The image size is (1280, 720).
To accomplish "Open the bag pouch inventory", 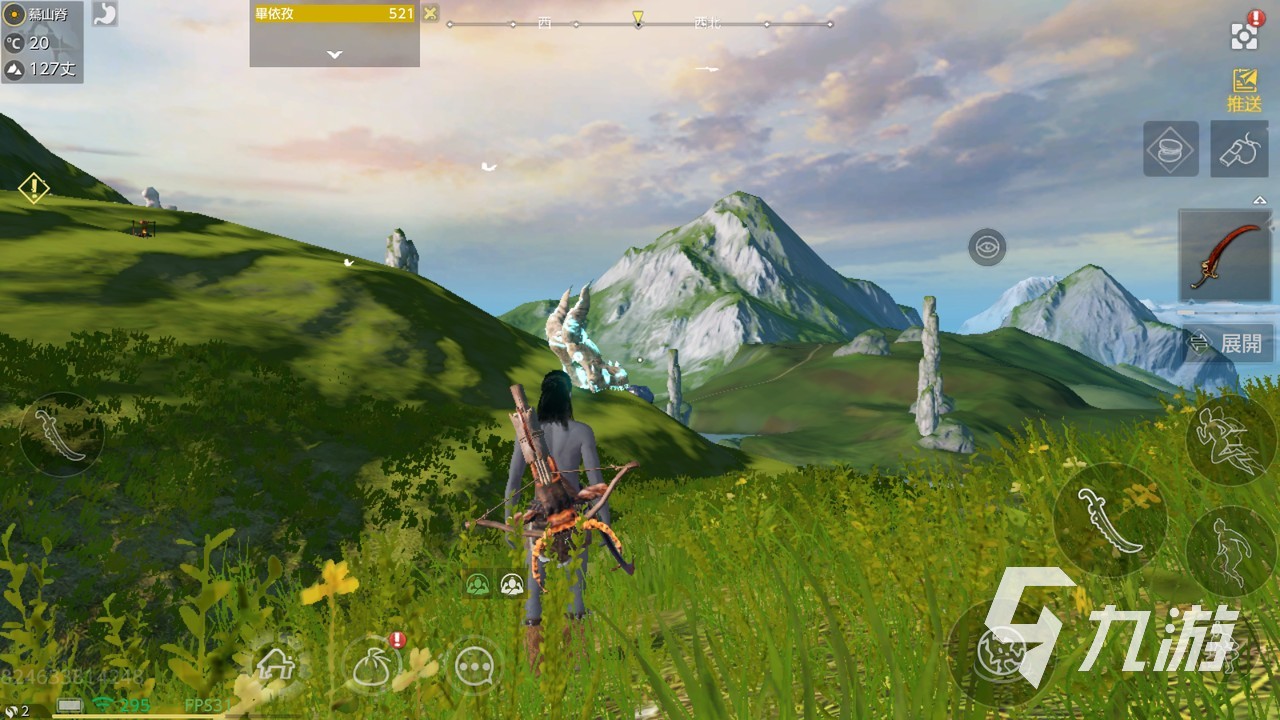I will [377, 663].
